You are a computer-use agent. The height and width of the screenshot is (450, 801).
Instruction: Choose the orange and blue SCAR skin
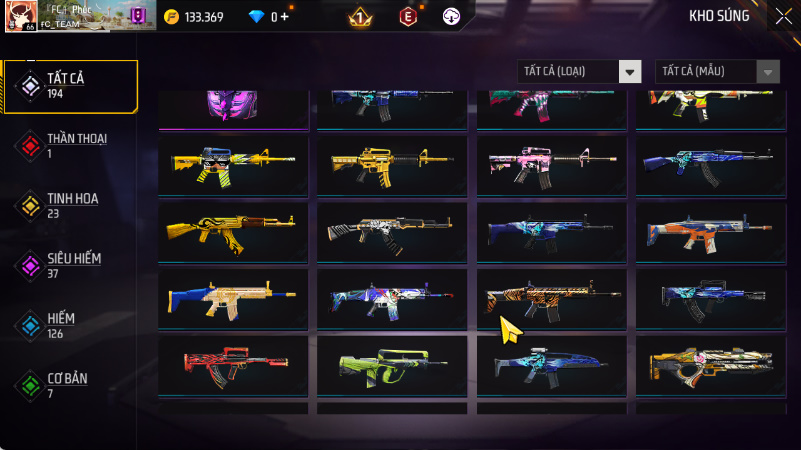[x=711, y=231]
